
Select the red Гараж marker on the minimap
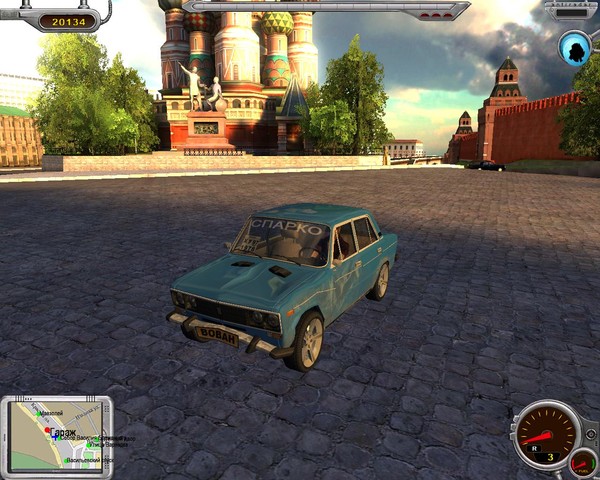46,430
